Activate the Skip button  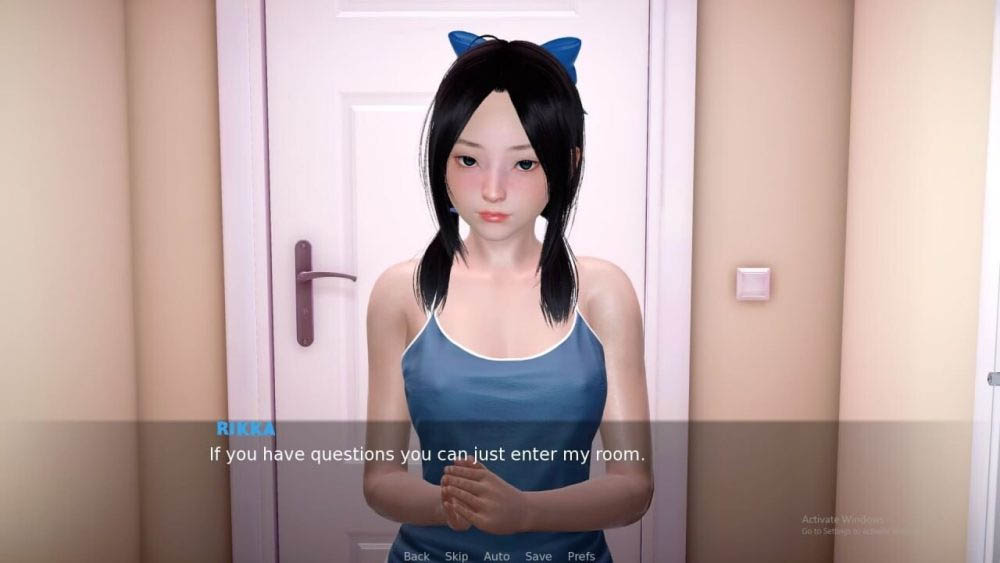click(x=456, y=556)
